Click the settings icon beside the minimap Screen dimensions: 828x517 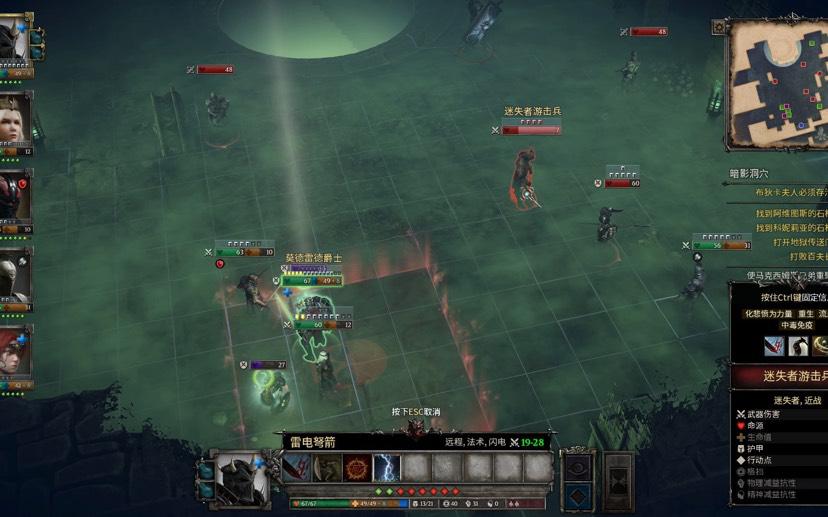[x=719, y=27]
